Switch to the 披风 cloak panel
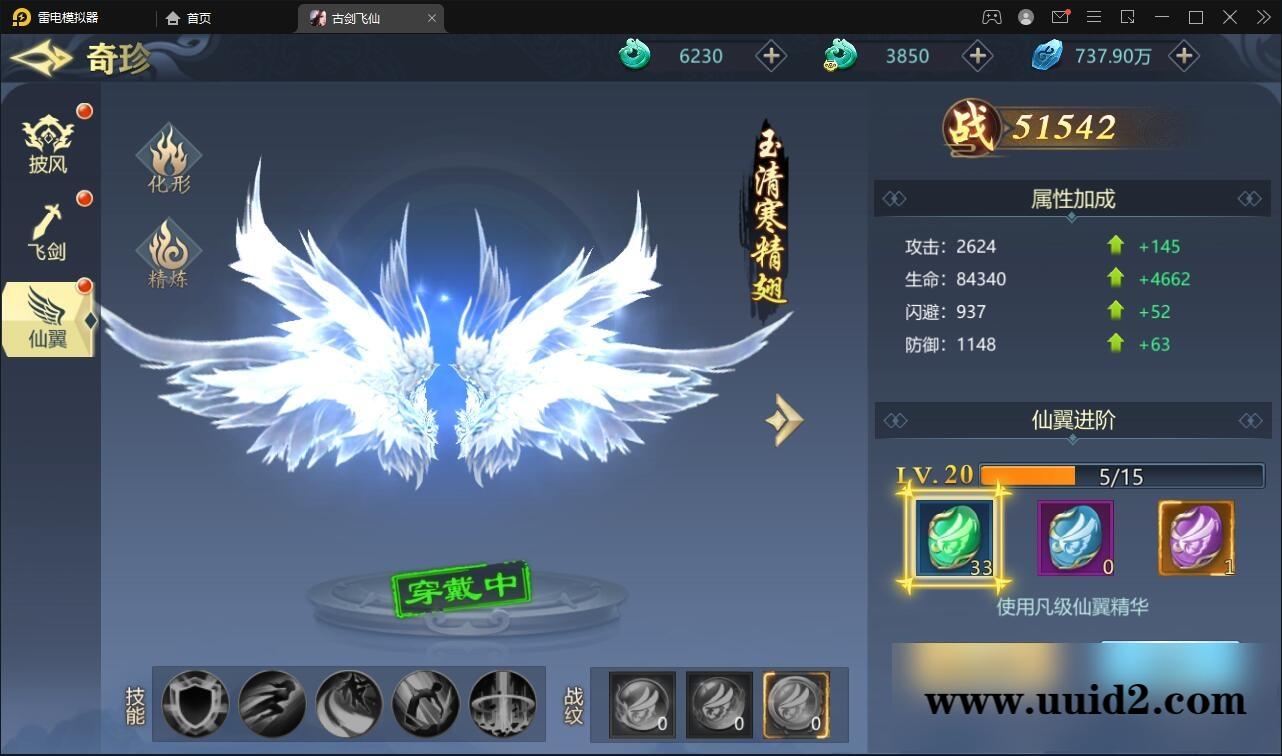This screenshot has width=1282, height=756. tap(46, 138)
